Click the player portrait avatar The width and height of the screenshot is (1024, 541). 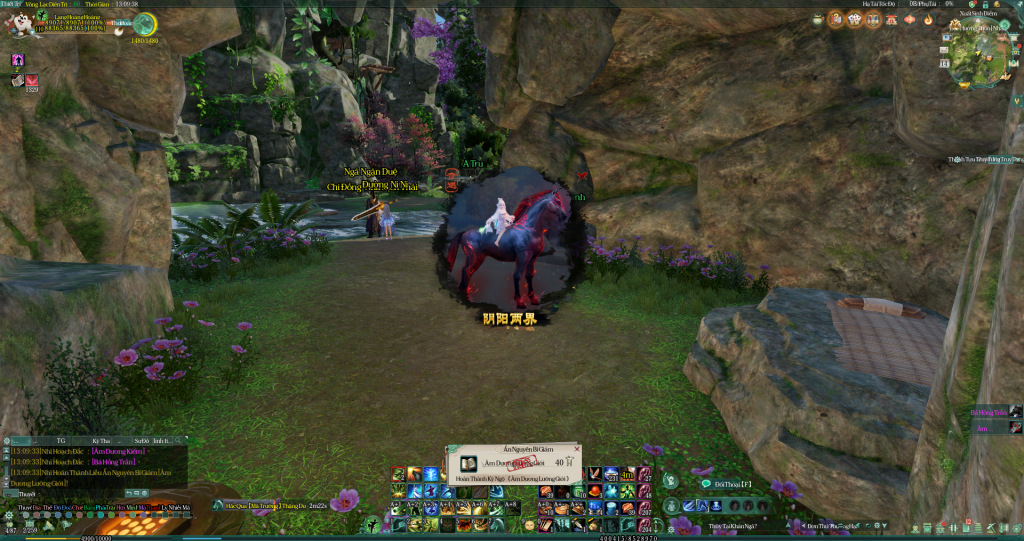(x=20, y=24)
